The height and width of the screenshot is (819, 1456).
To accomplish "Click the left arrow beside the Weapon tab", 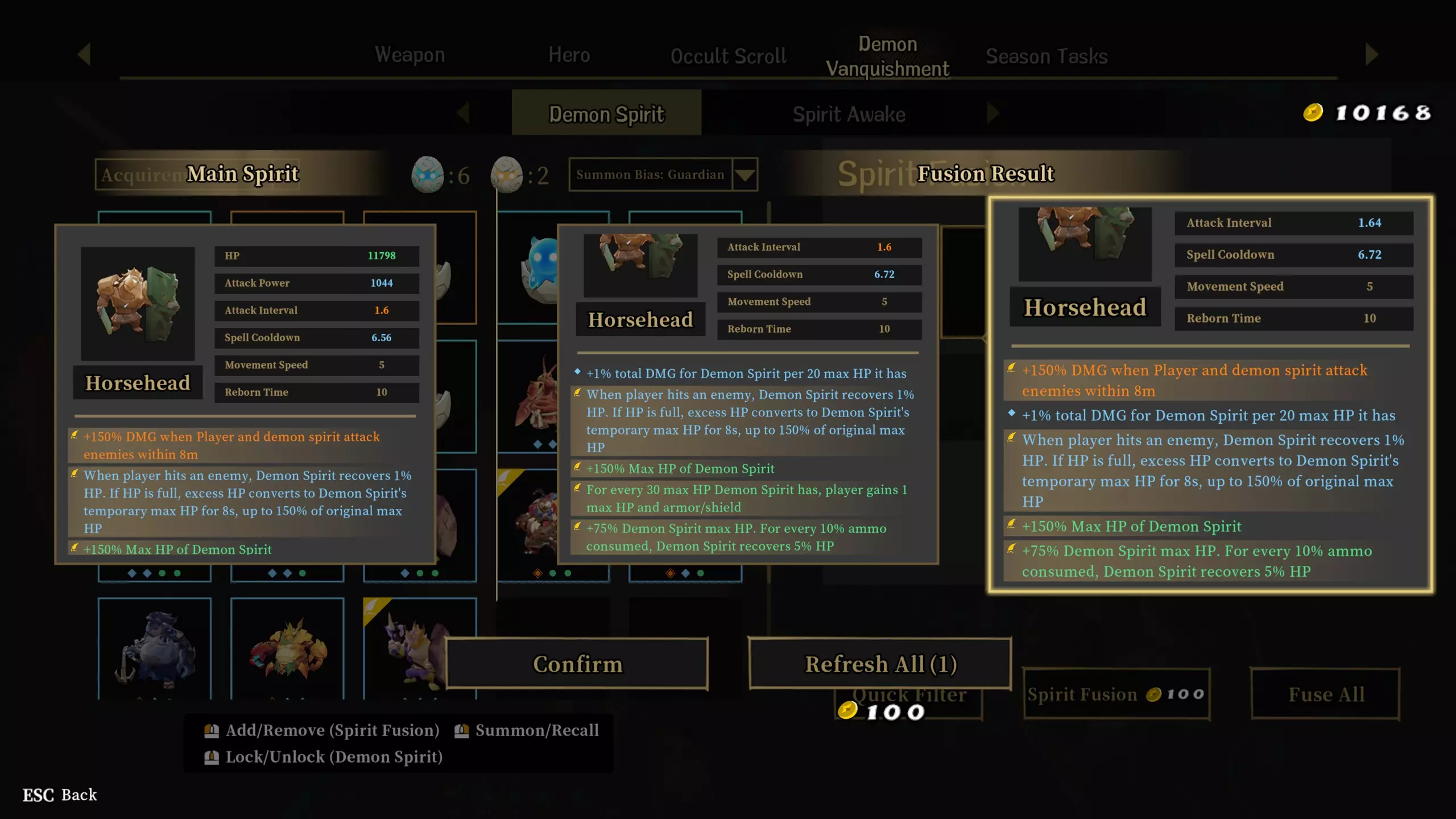I will (x=85, y=55).
